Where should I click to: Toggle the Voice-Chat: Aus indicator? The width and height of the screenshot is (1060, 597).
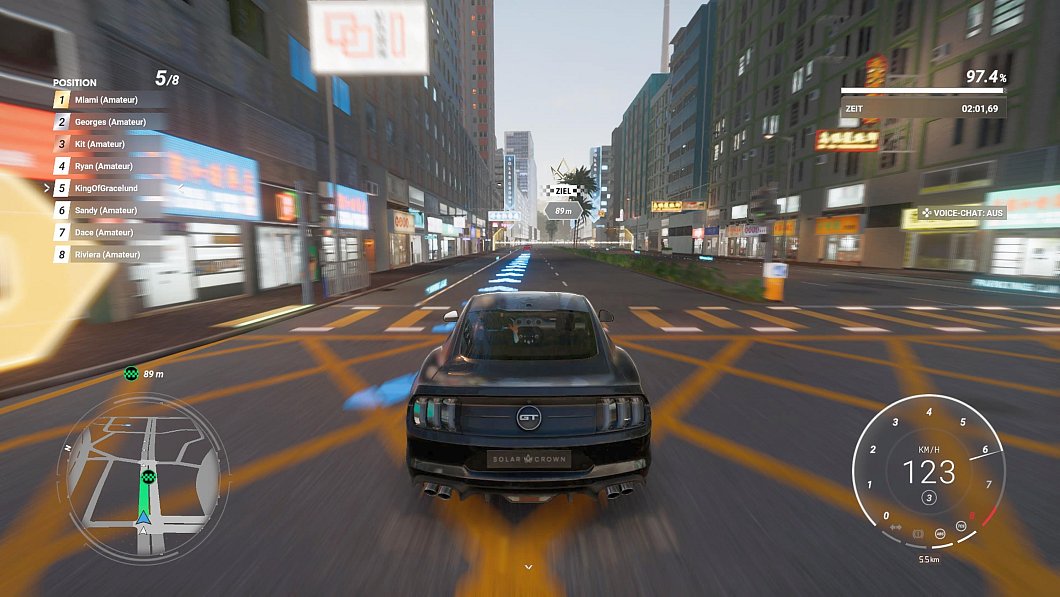pyautogui.click(x=963, y=213)
